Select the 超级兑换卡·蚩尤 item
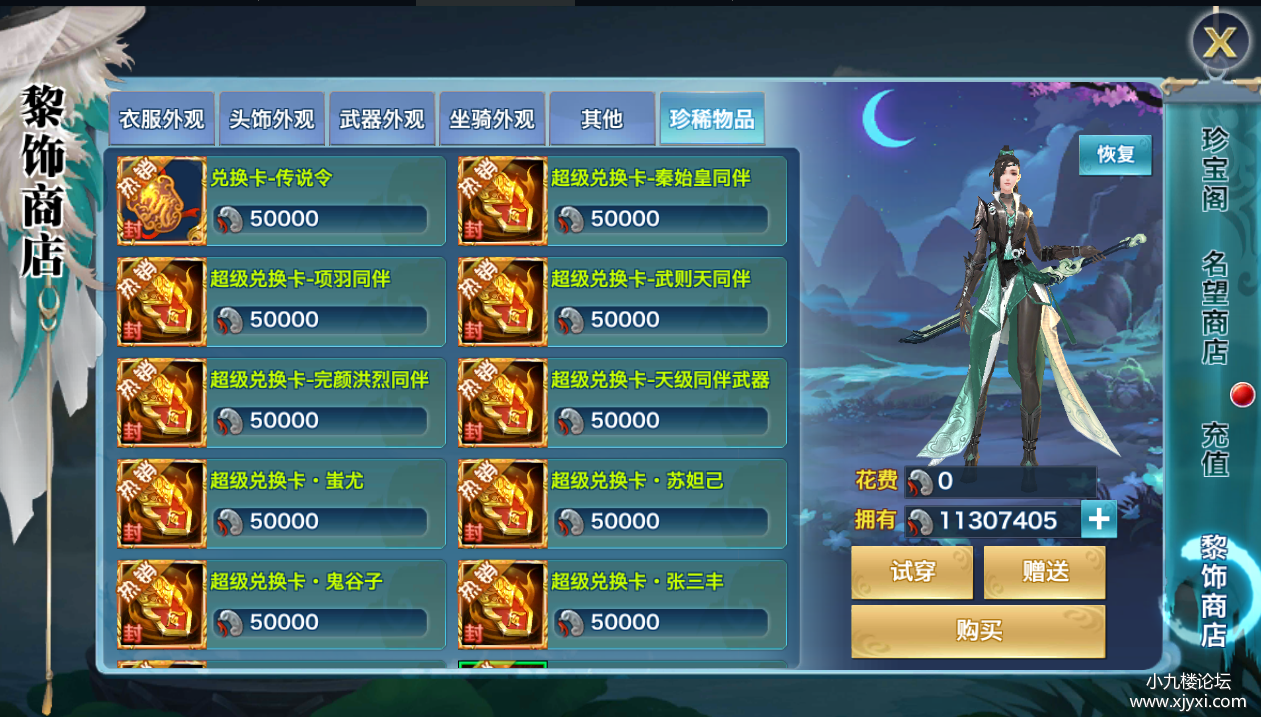This screenshot has height=717, width=1261. pos(281,503)
